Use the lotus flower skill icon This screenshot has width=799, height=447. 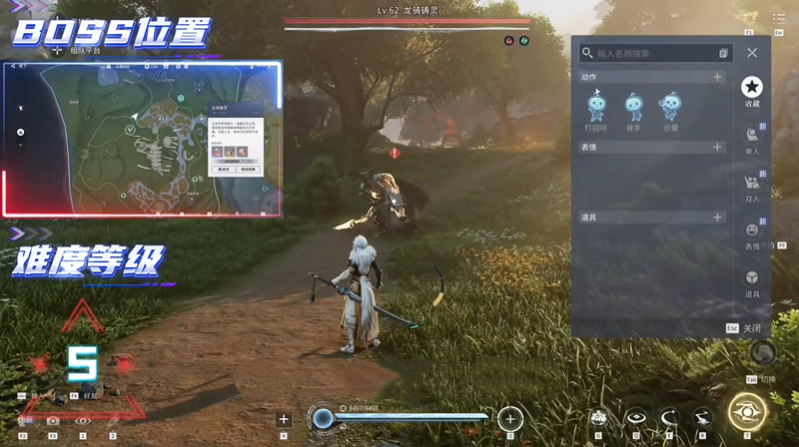point(599,417)
